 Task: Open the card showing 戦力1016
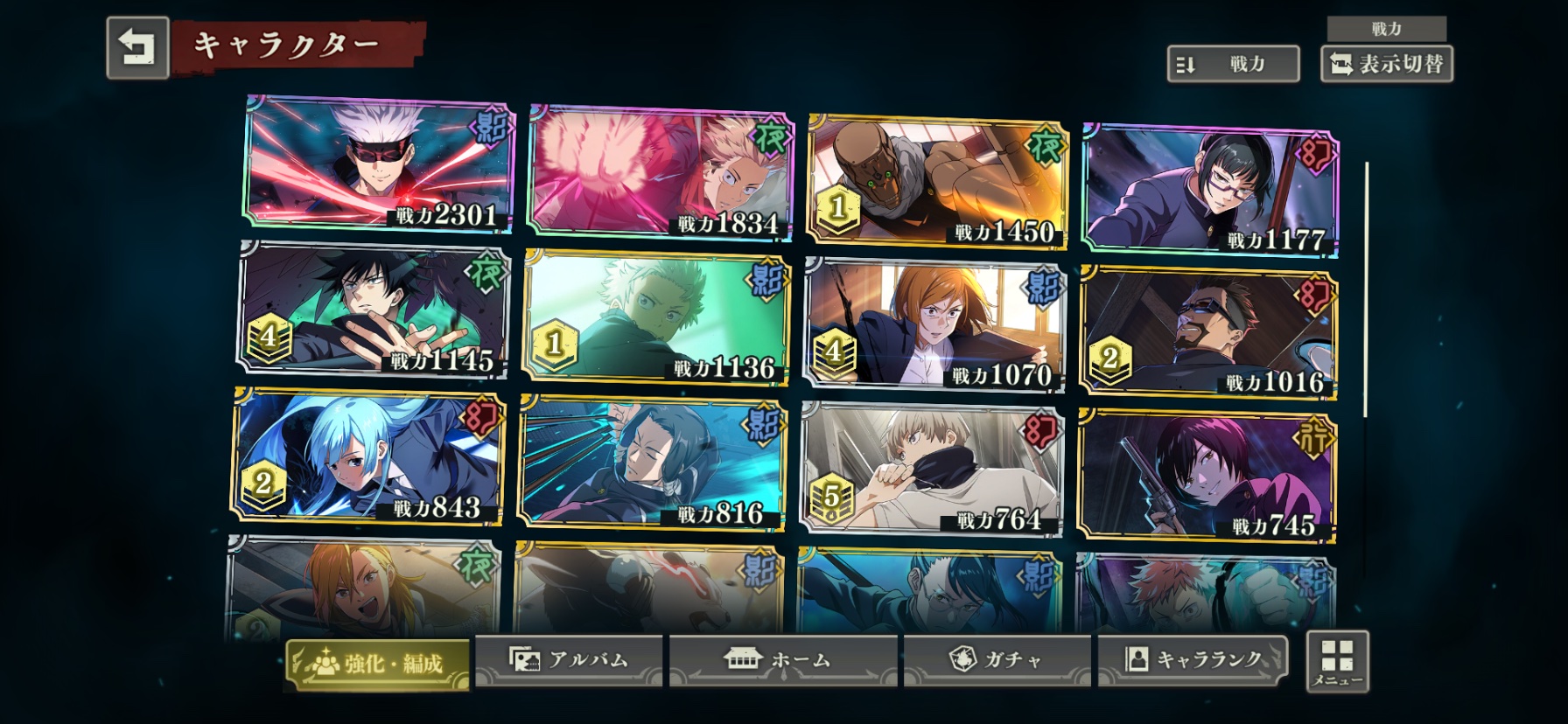click(1208, 331)
